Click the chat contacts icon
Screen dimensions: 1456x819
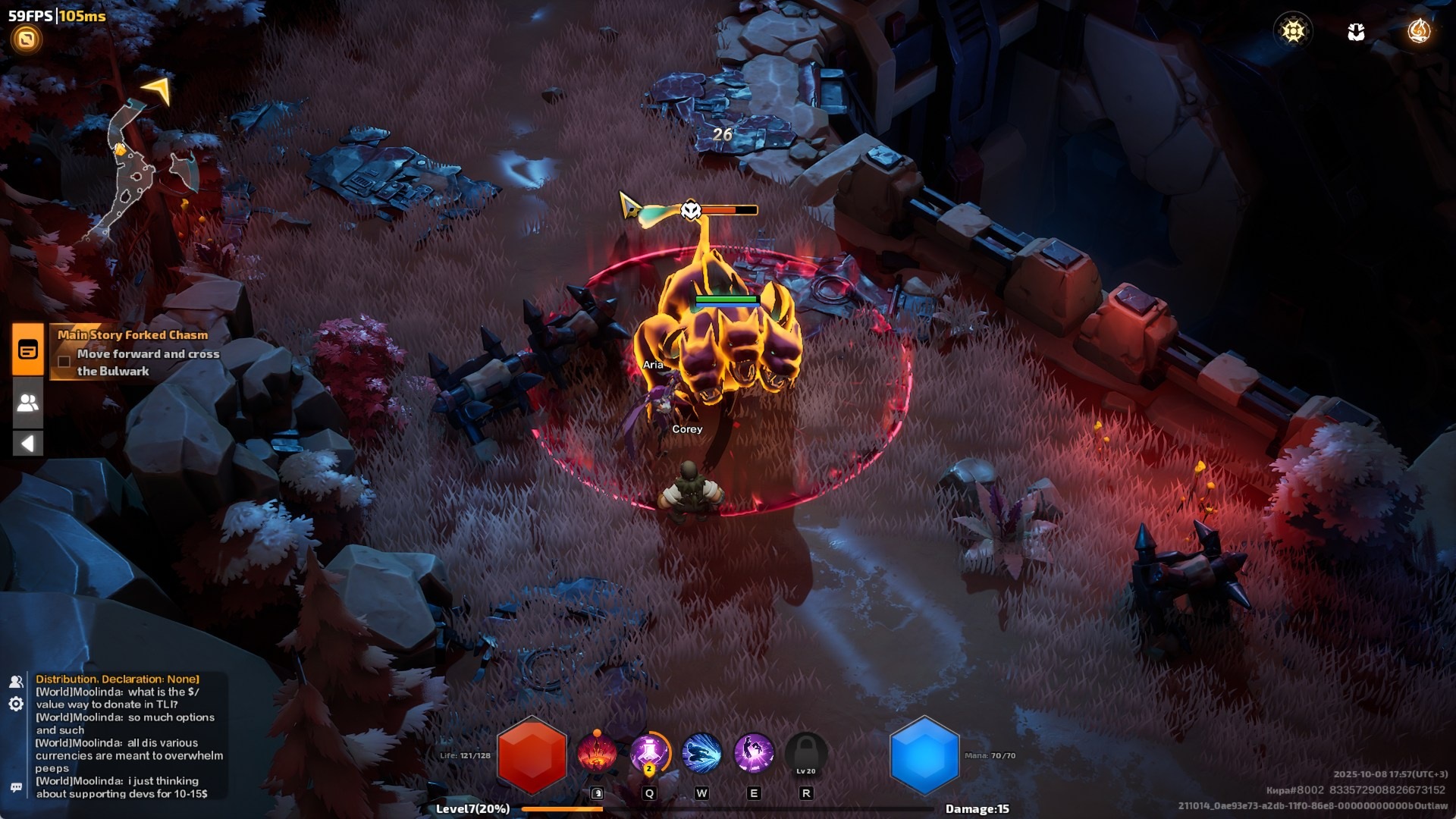pyautogui.click(x=16, y=682)
